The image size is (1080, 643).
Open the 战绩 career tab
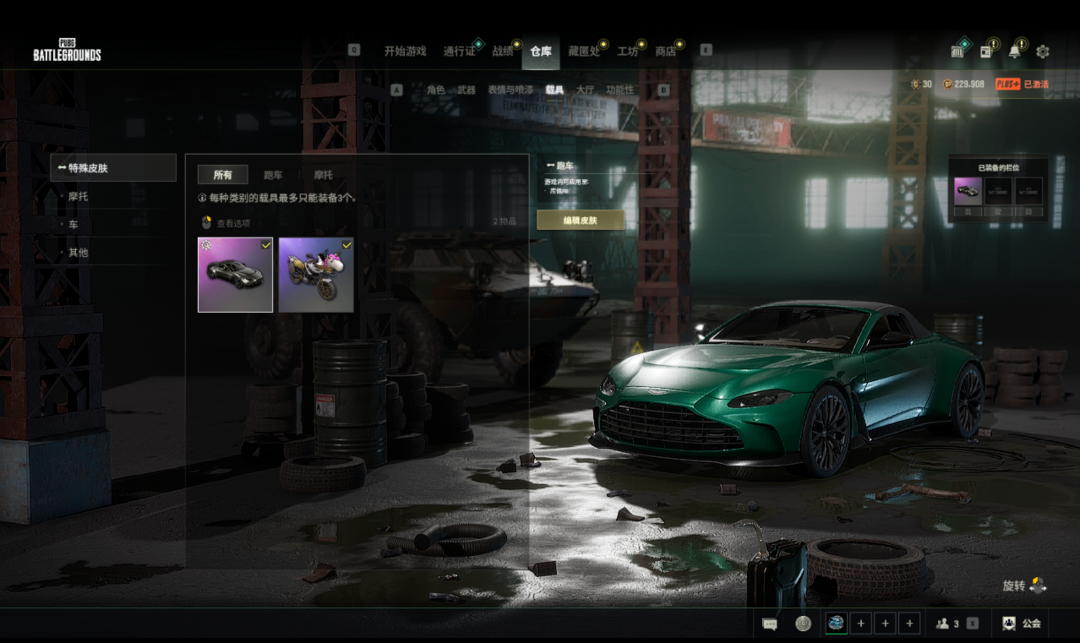(502, 52)
